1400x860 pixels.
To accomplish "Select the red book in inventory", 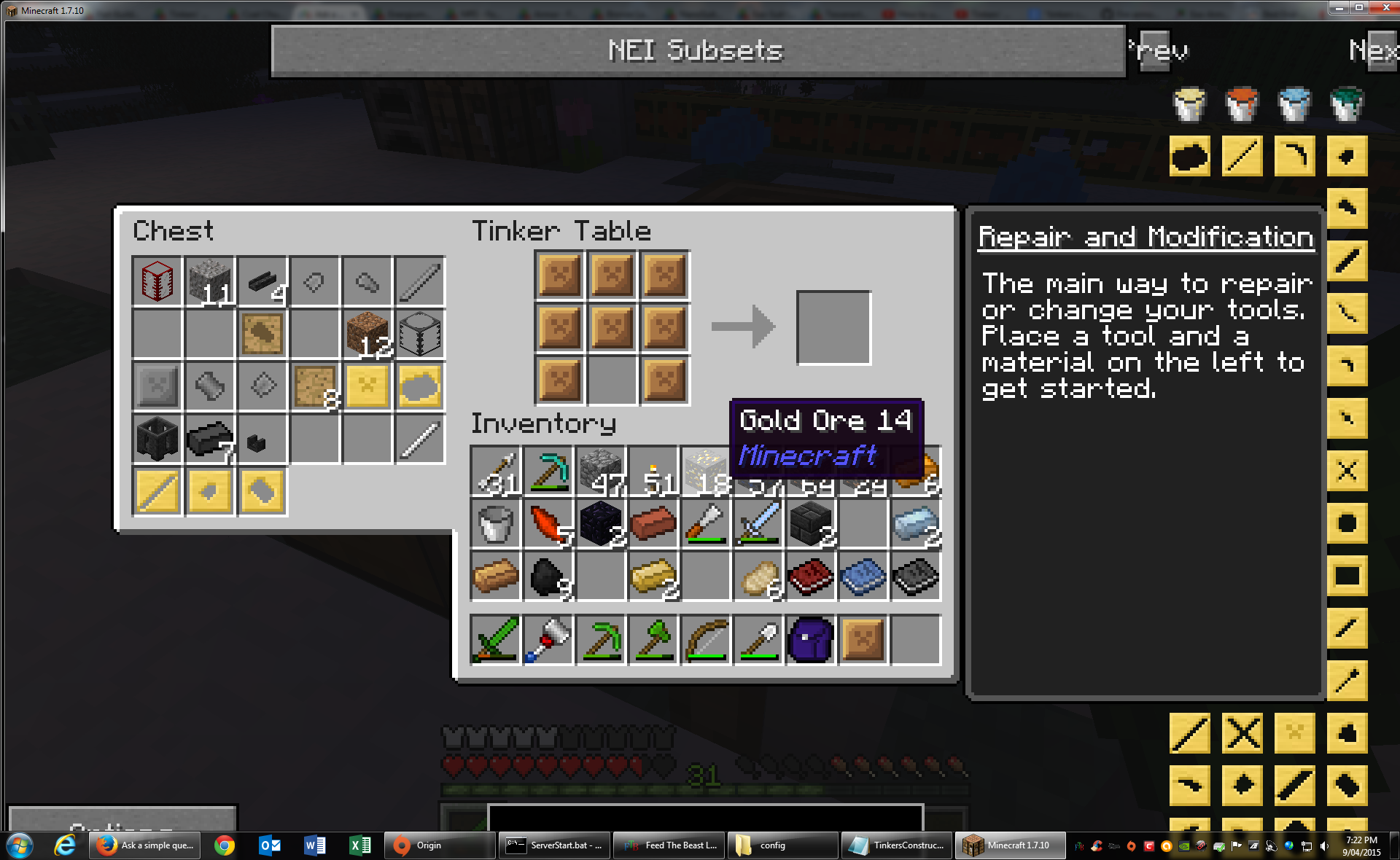I will [x=810, y=576].
